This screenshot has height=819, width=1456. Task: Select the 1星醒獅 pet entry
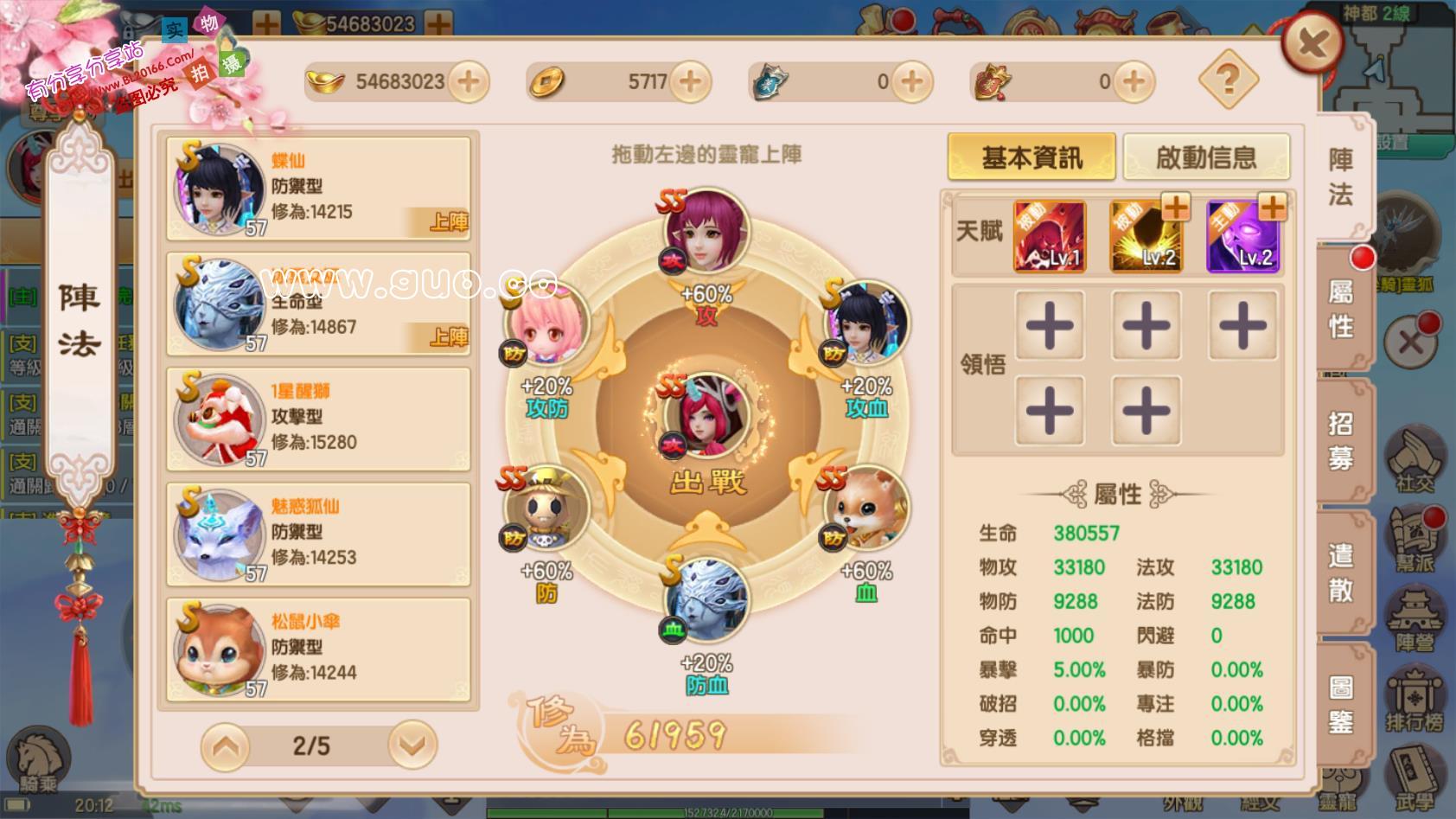[x=318, y=419]
